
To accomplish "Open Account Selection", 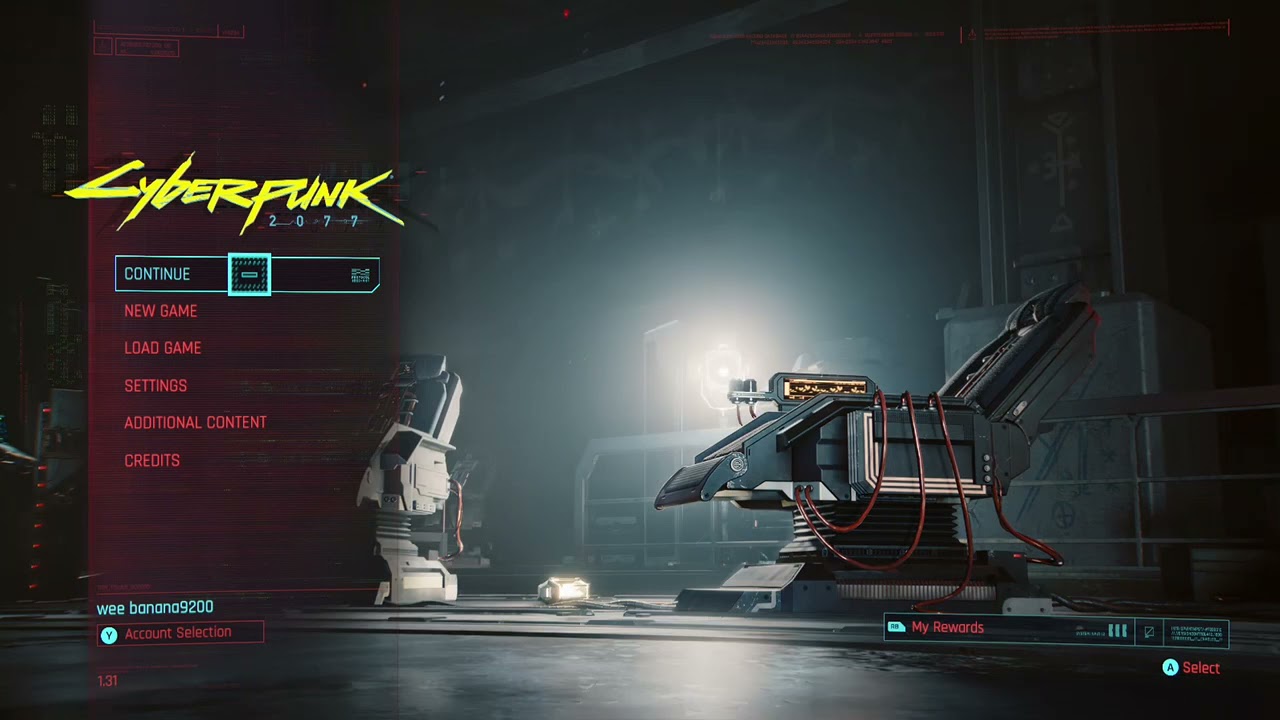I will 177,632.
